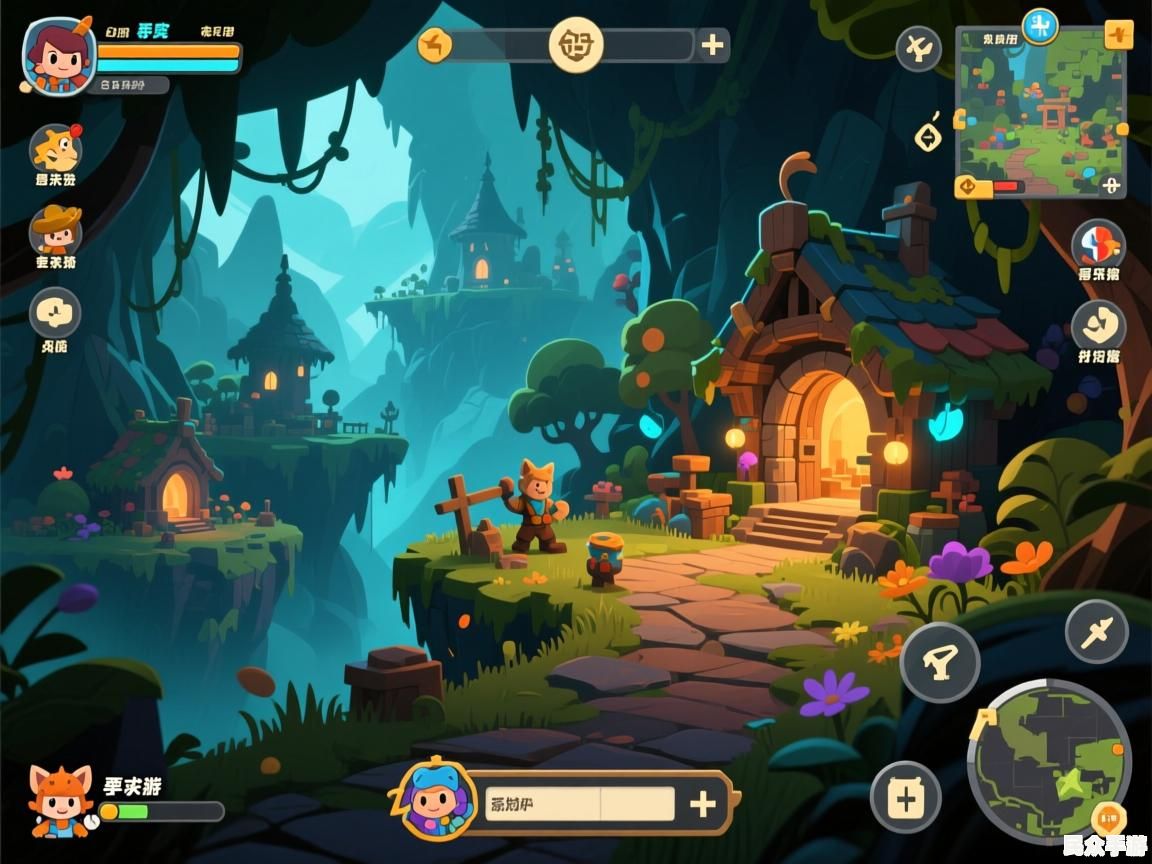Image resolution: width=1152 pixels, height=864 pixels.
Task: Click the plus button on top bar
Action: [x=713, y=45]
